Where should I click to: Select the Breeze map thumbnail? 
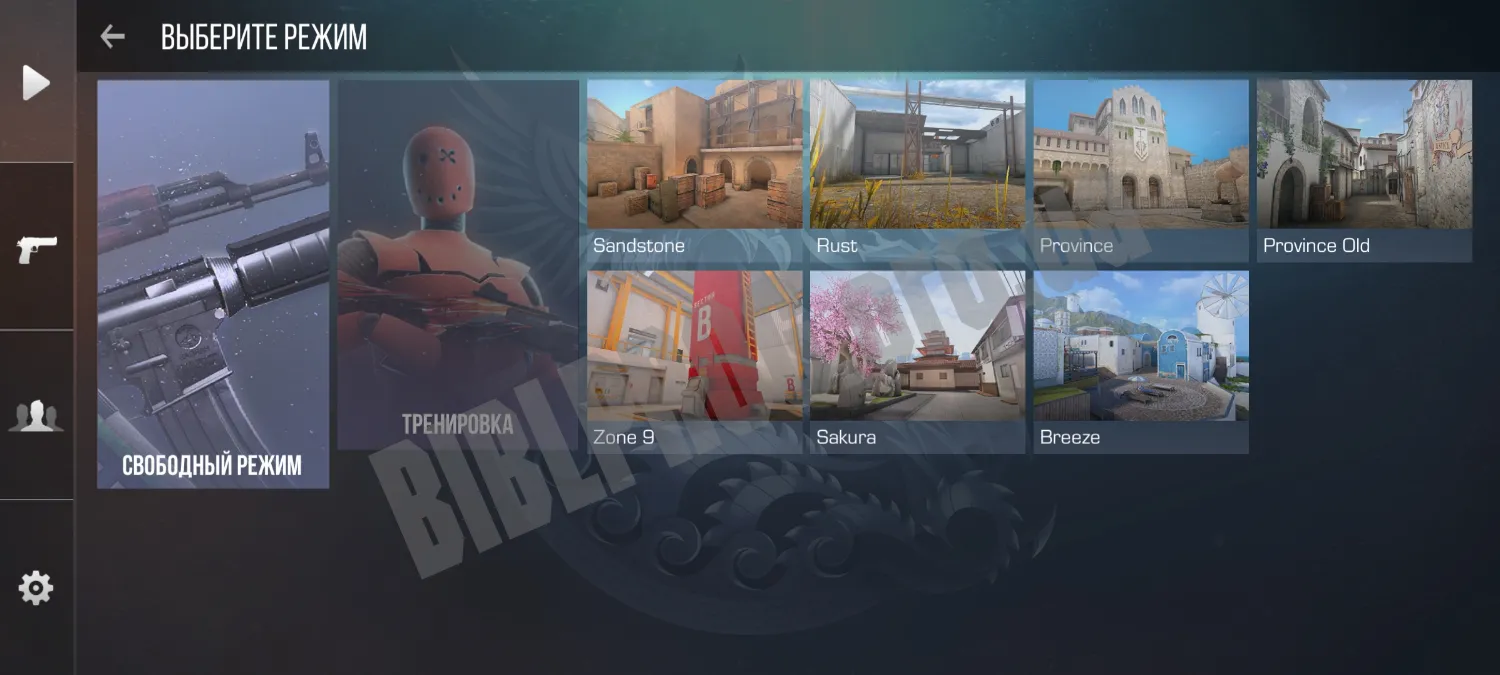[1140, 361]
